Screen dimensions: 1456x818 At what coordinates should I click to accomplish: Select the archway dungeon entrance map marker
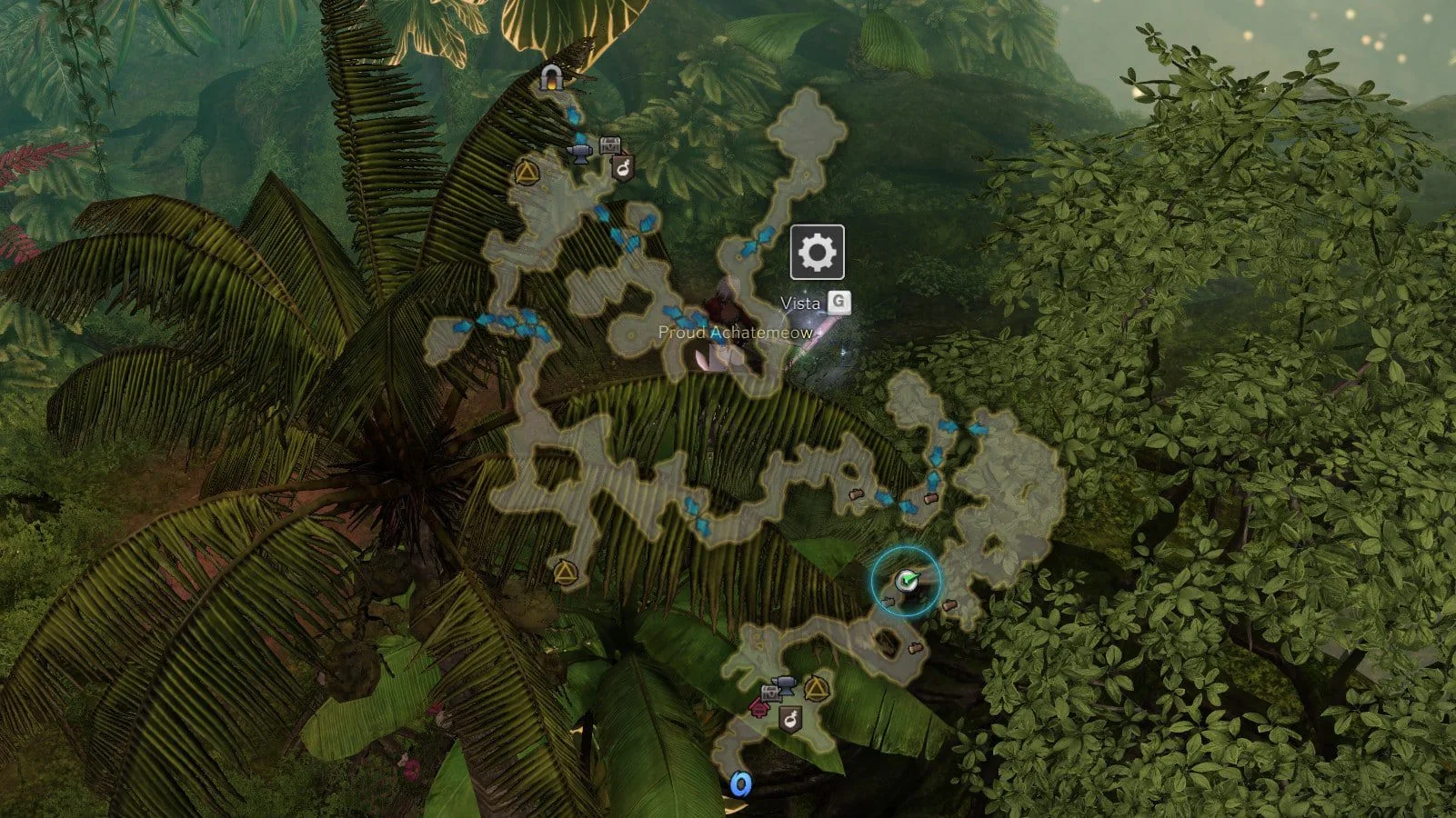(x=550, y=77)
